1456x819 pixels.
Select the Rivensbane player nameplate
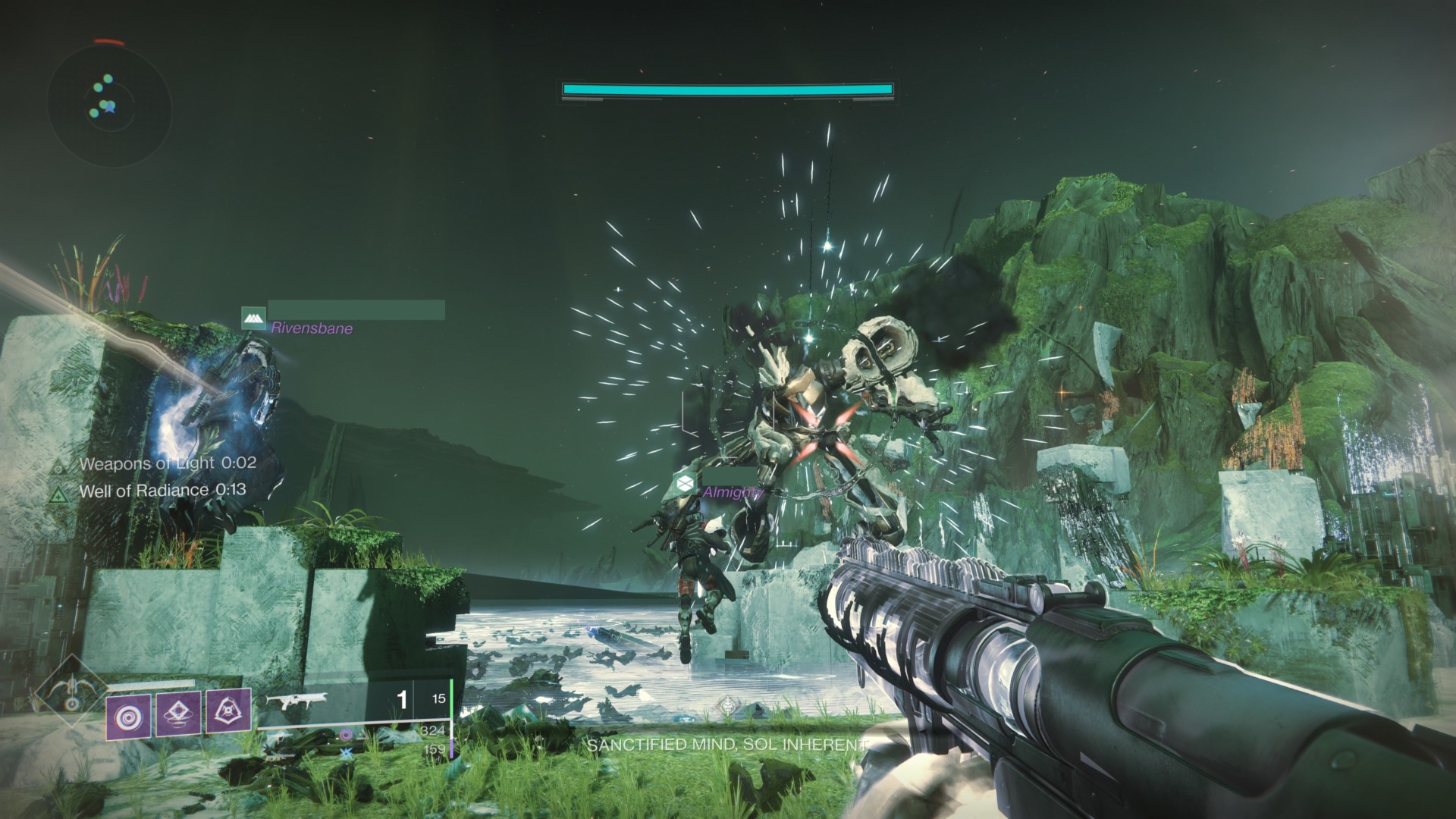coord(312,328)
